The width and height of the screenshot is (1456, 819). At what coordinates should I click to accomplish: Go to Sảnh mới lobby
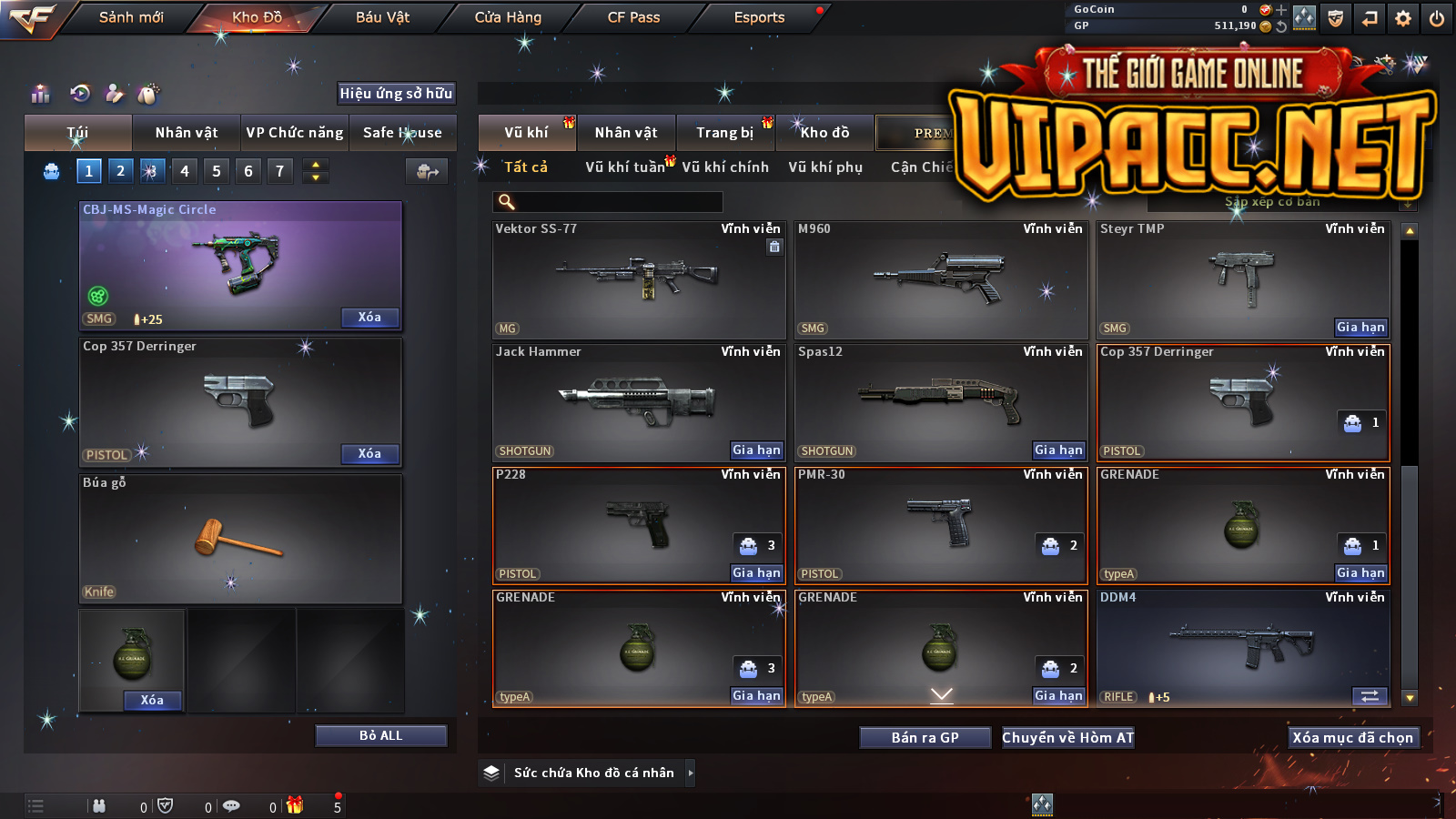coord(131,17)
